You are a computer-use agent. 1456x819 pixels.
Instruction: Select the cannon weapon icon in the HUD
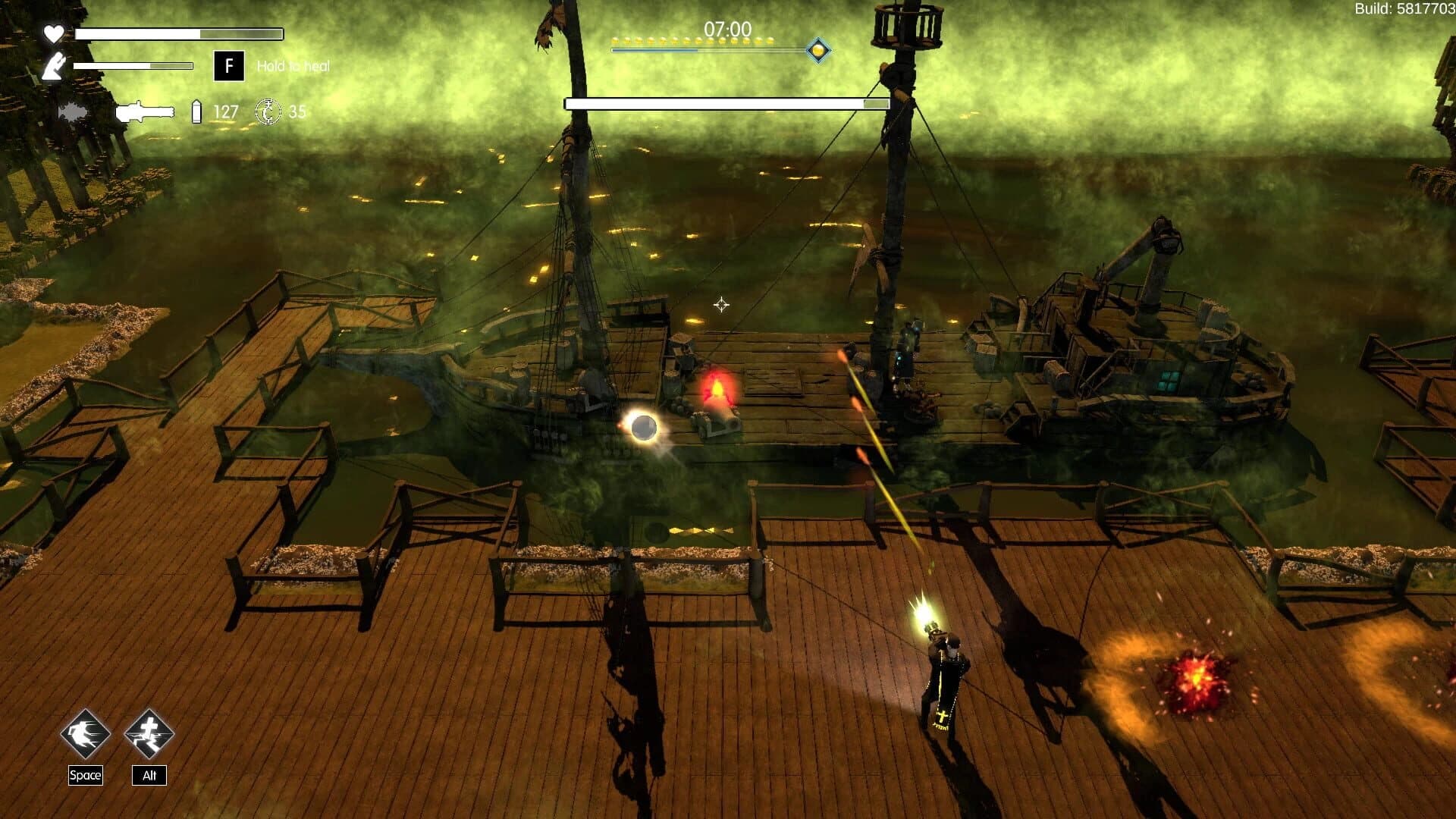[x=145, y=112]
